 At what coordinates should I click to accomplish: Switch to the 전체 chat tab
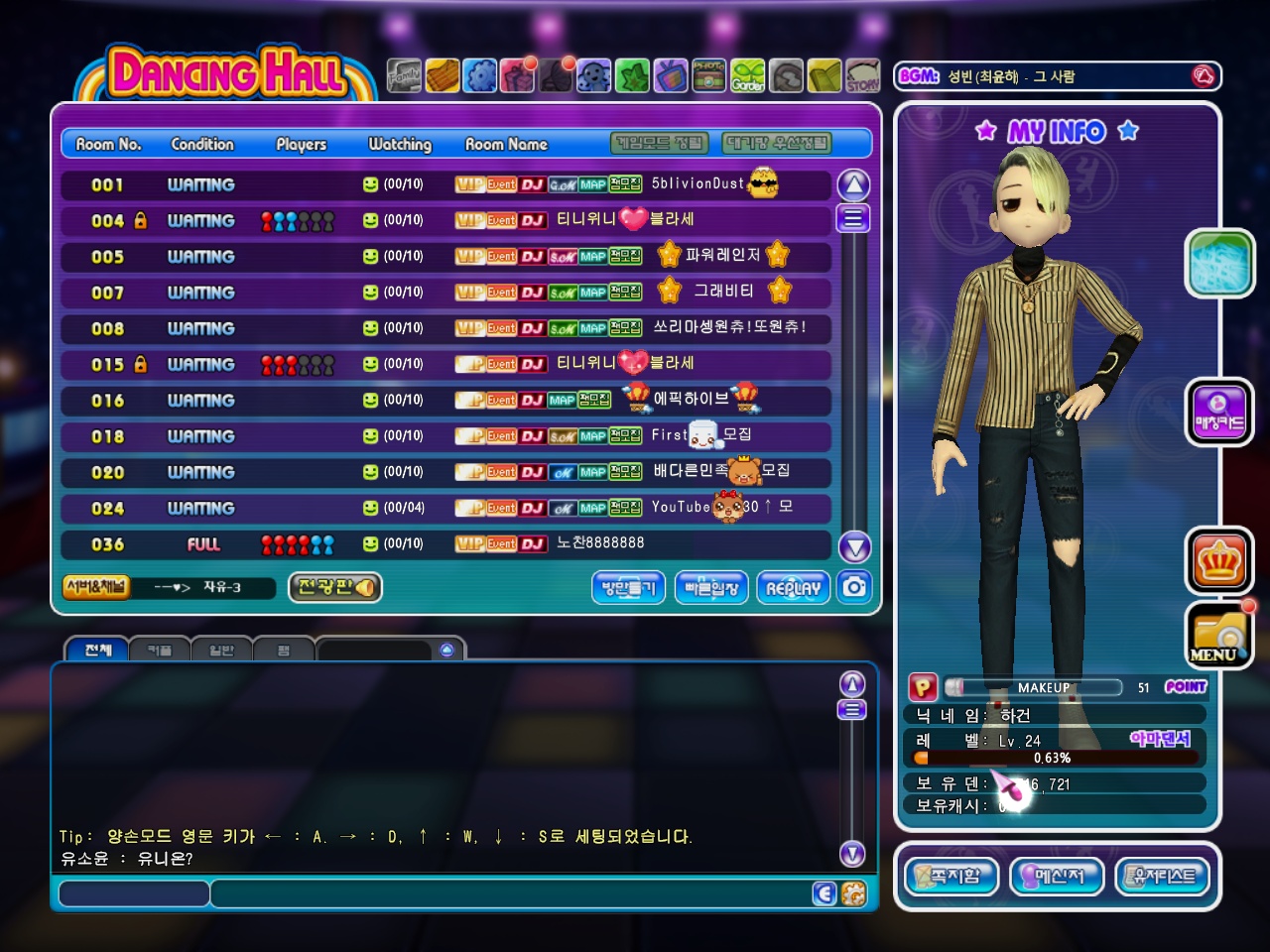pyautogui.click(x=97, y=651)
